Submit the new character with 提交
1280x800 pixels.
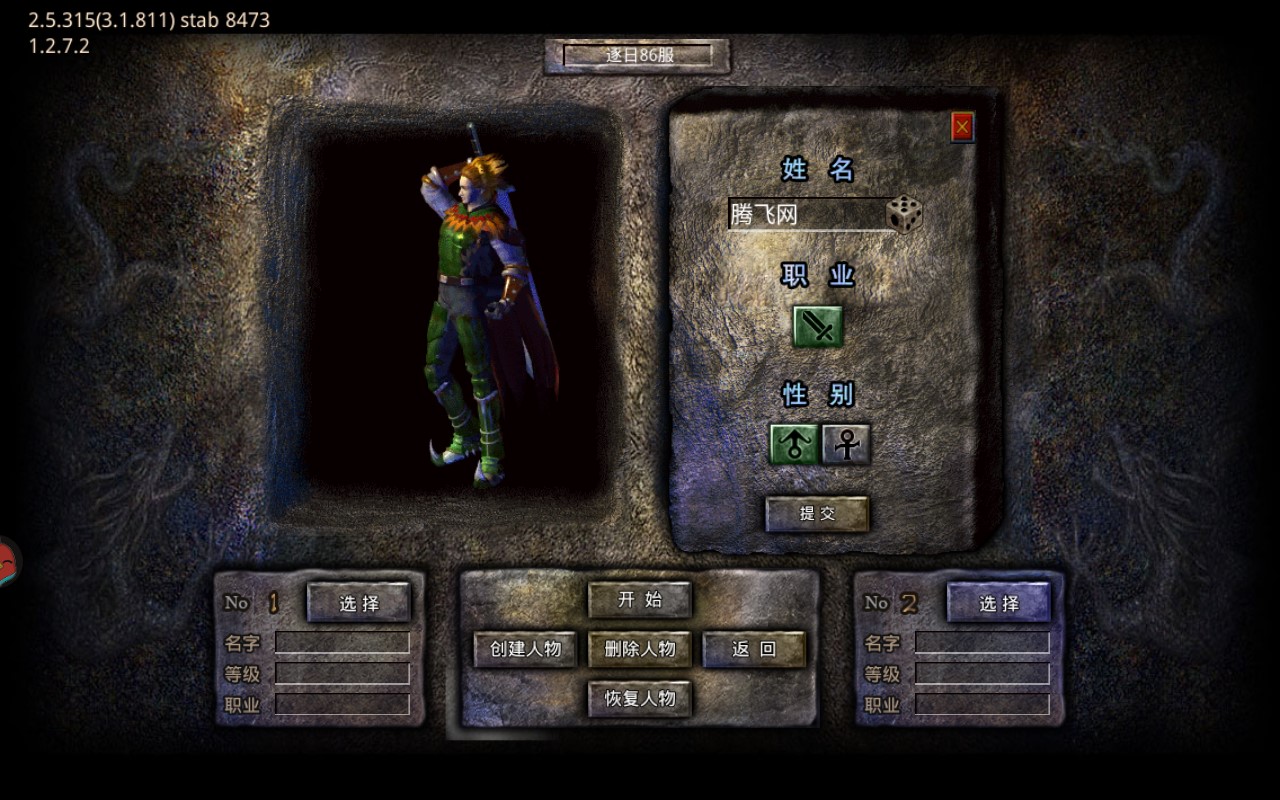(x=817, y=514)
